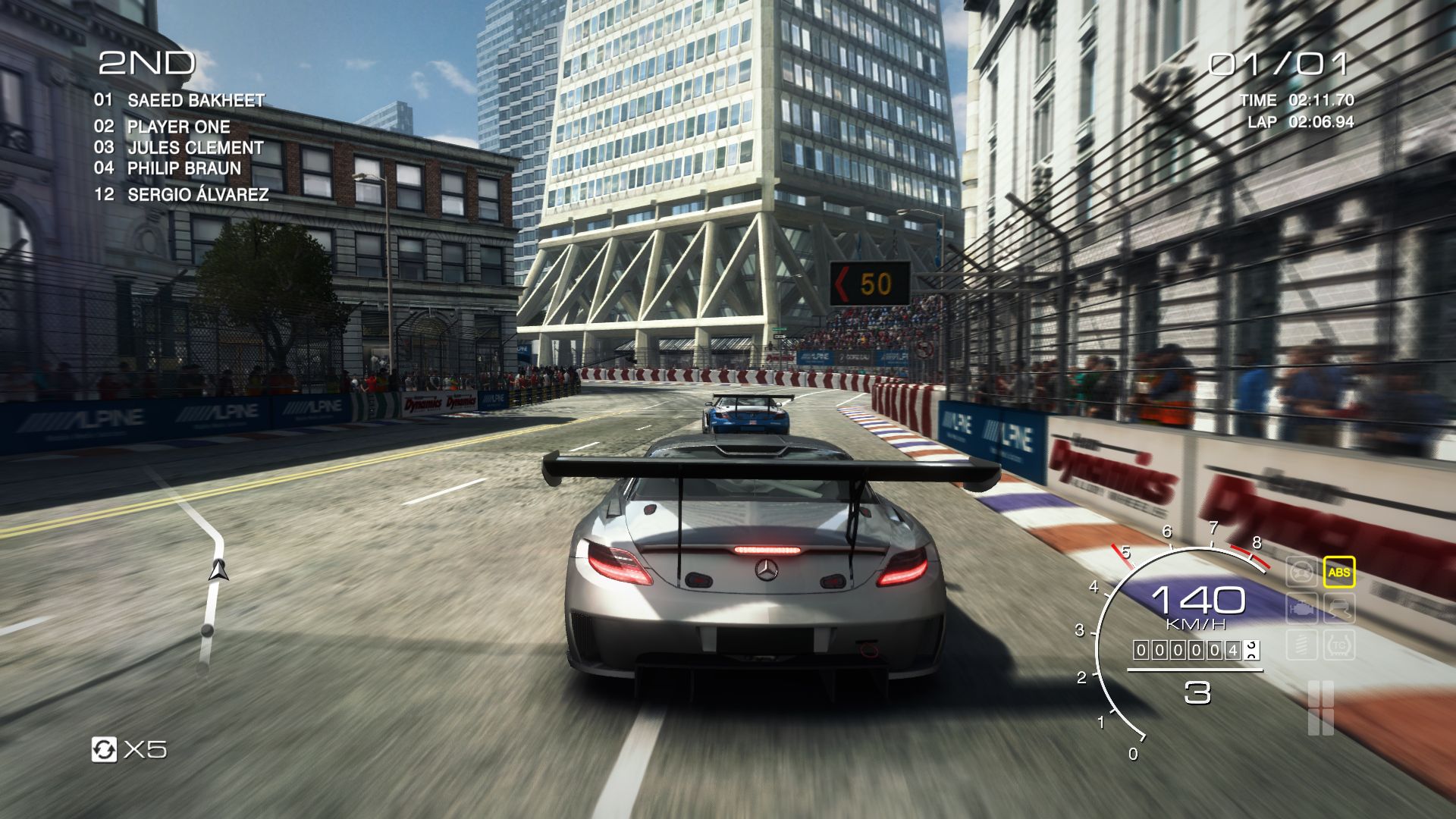Click the engine damage indicator icon

pyautogui.click(x=1301, y=609)
